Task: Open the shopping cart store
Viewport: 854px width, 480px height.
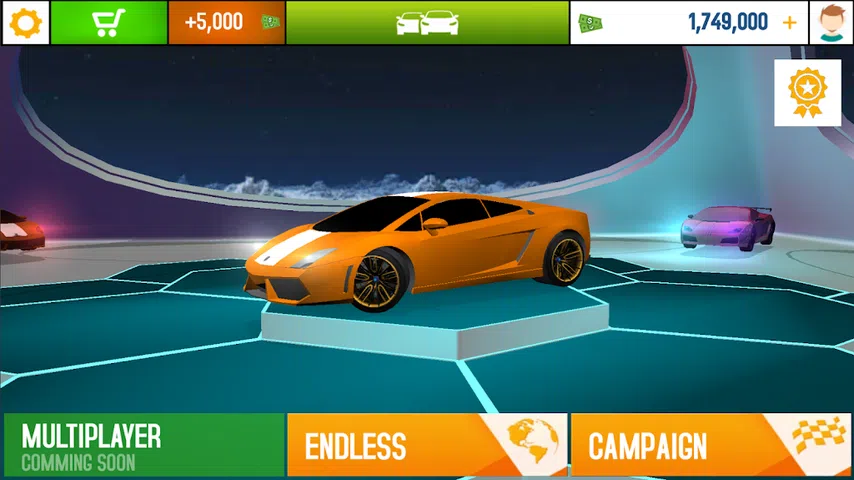Action: coord(108,22)
